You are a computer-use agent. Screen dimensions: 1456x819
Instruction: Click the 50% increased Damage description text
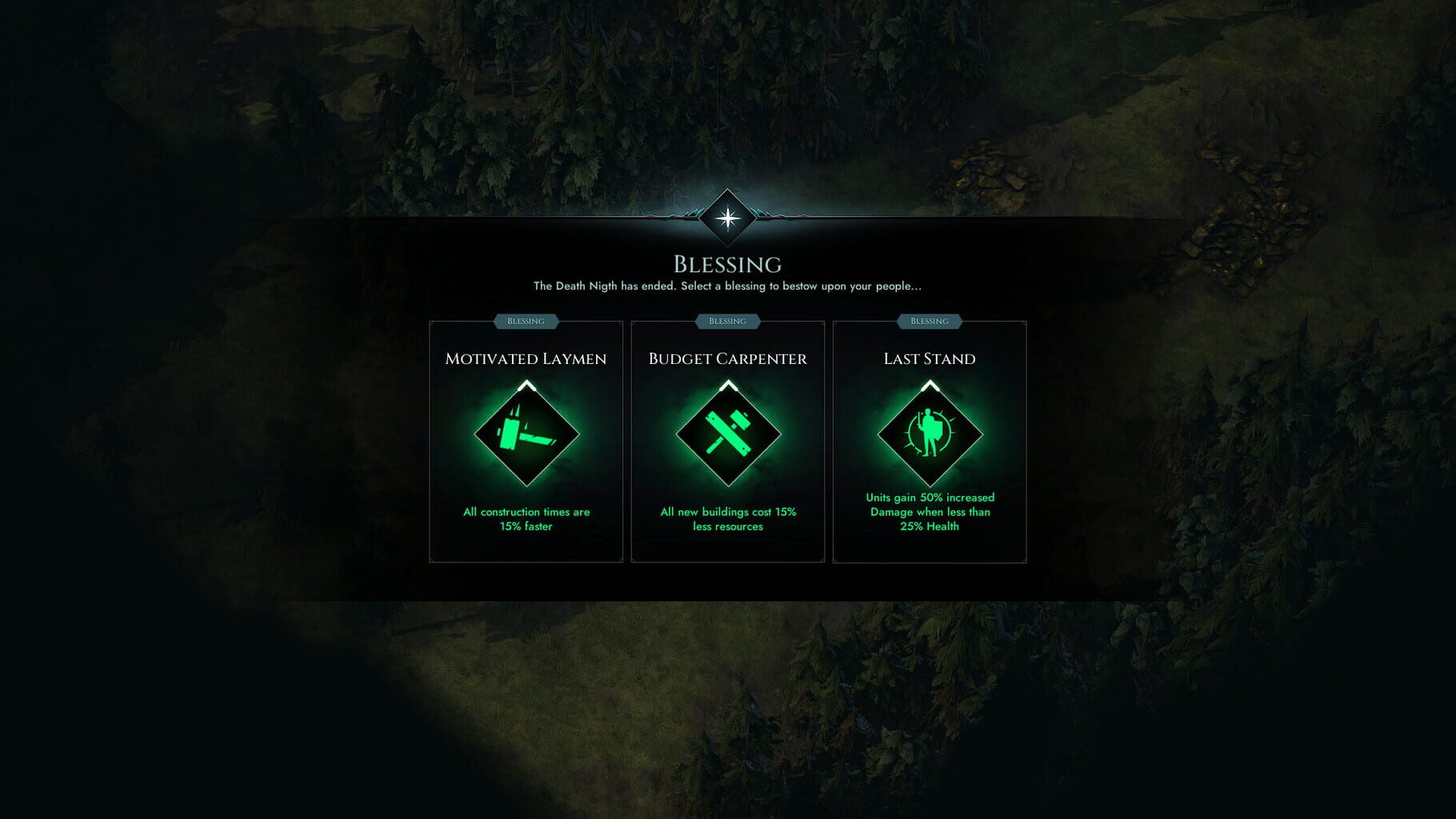point(928,512)
